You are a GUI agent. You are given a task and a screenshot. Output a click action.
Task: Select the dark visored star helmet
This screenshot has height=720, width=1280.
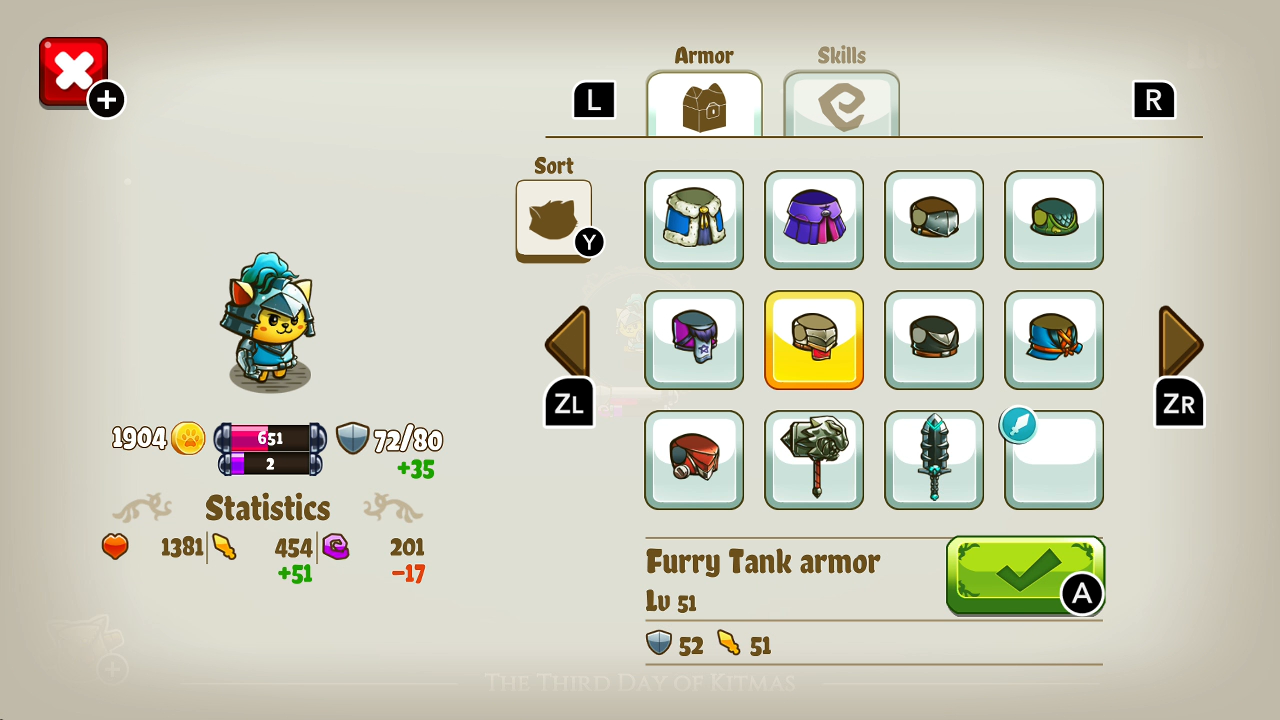coord(694,340)
